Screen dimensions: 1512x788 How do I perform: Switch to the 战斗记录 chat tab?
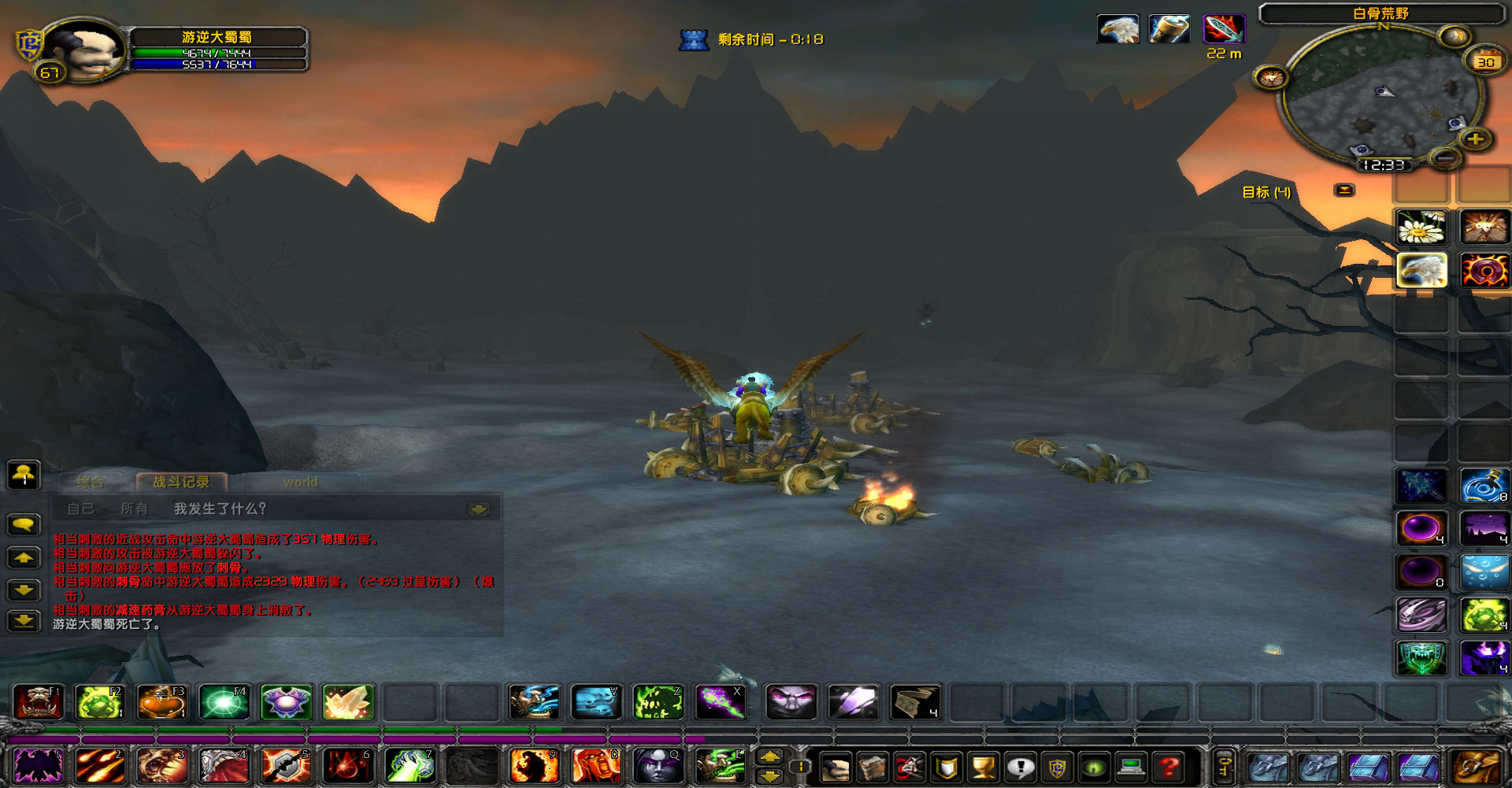point(183,482)
